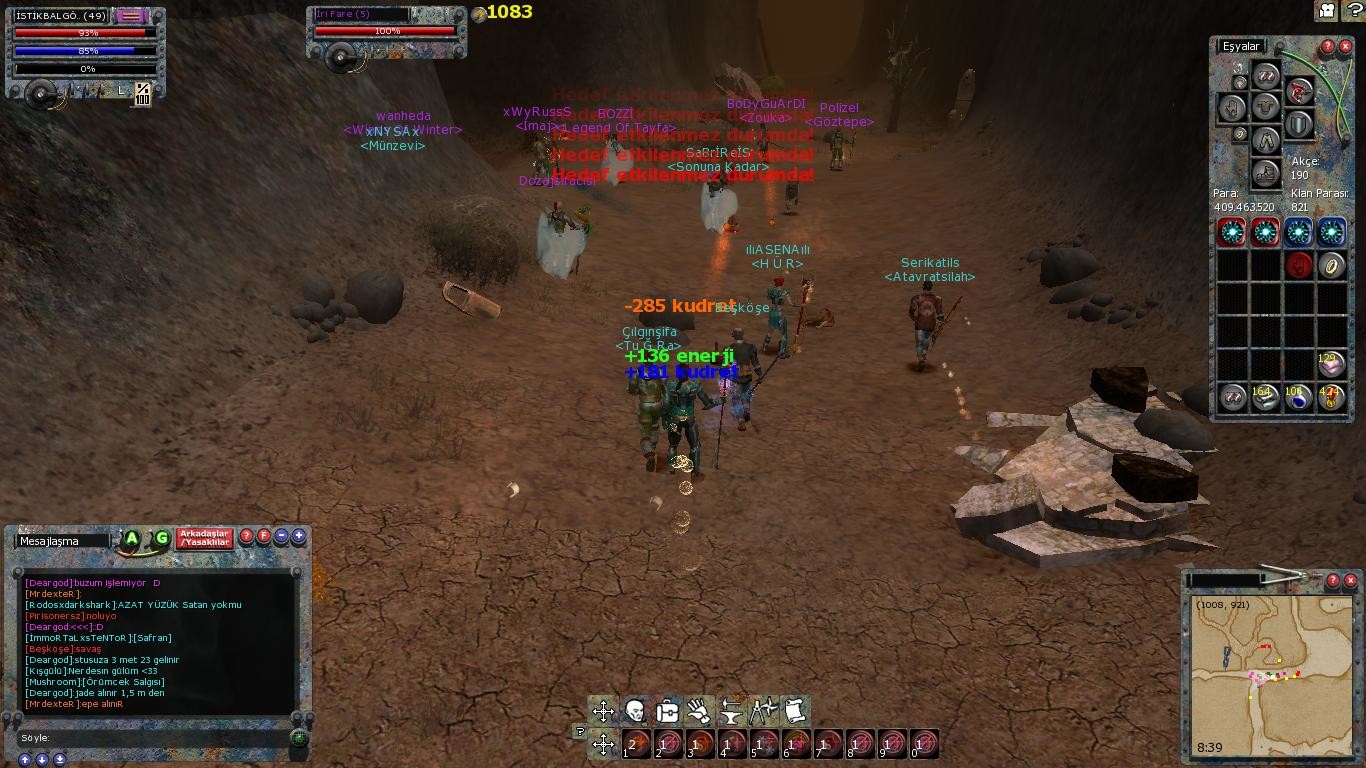Image resolution: width=1366 pixels, height=768 pixels.
Task: Click the green A chat channel button
Action: pos(131,539)
